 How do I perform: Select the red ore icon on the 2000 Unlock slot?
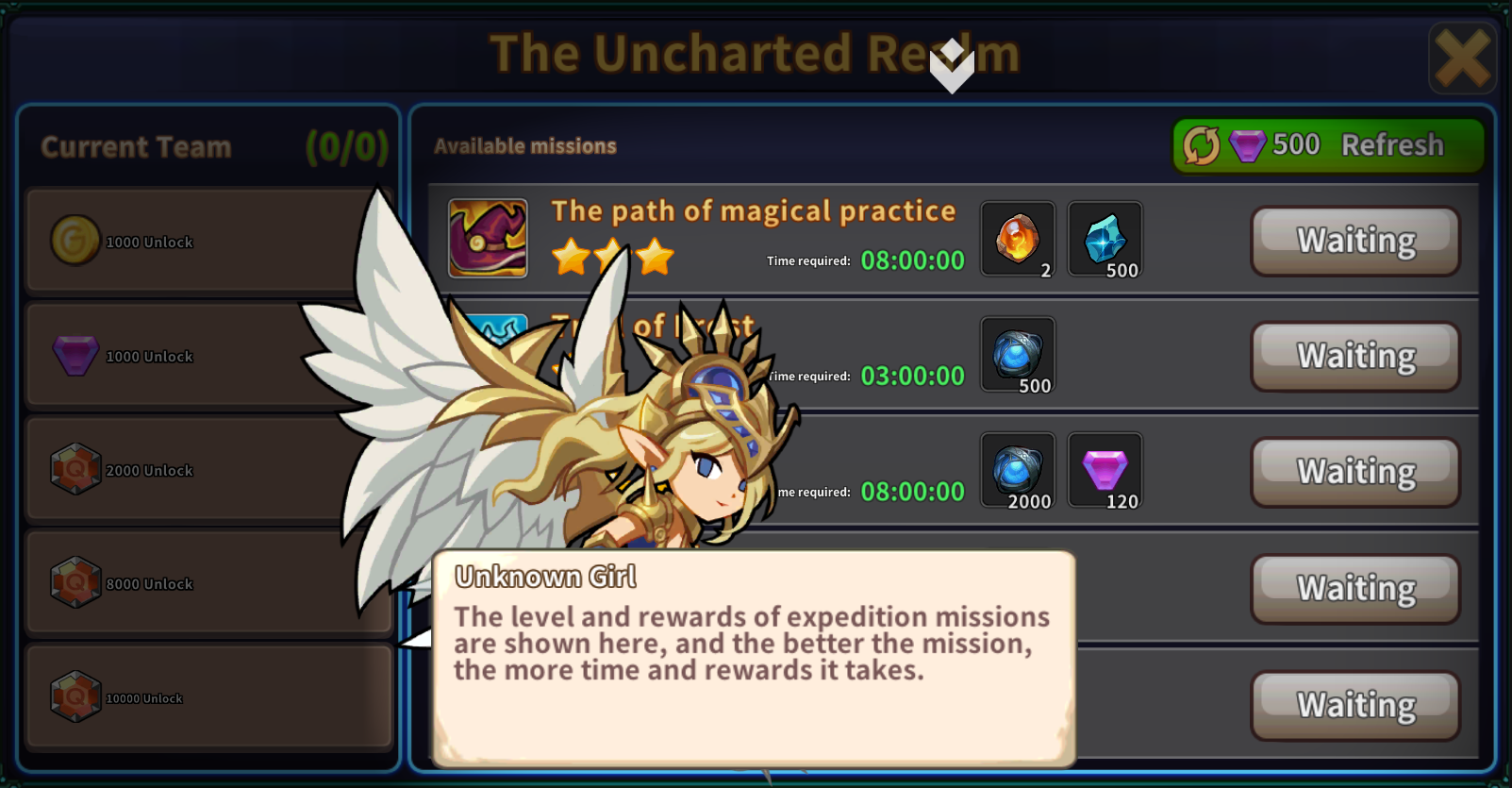pyautogui.click(x=75, y=469)
